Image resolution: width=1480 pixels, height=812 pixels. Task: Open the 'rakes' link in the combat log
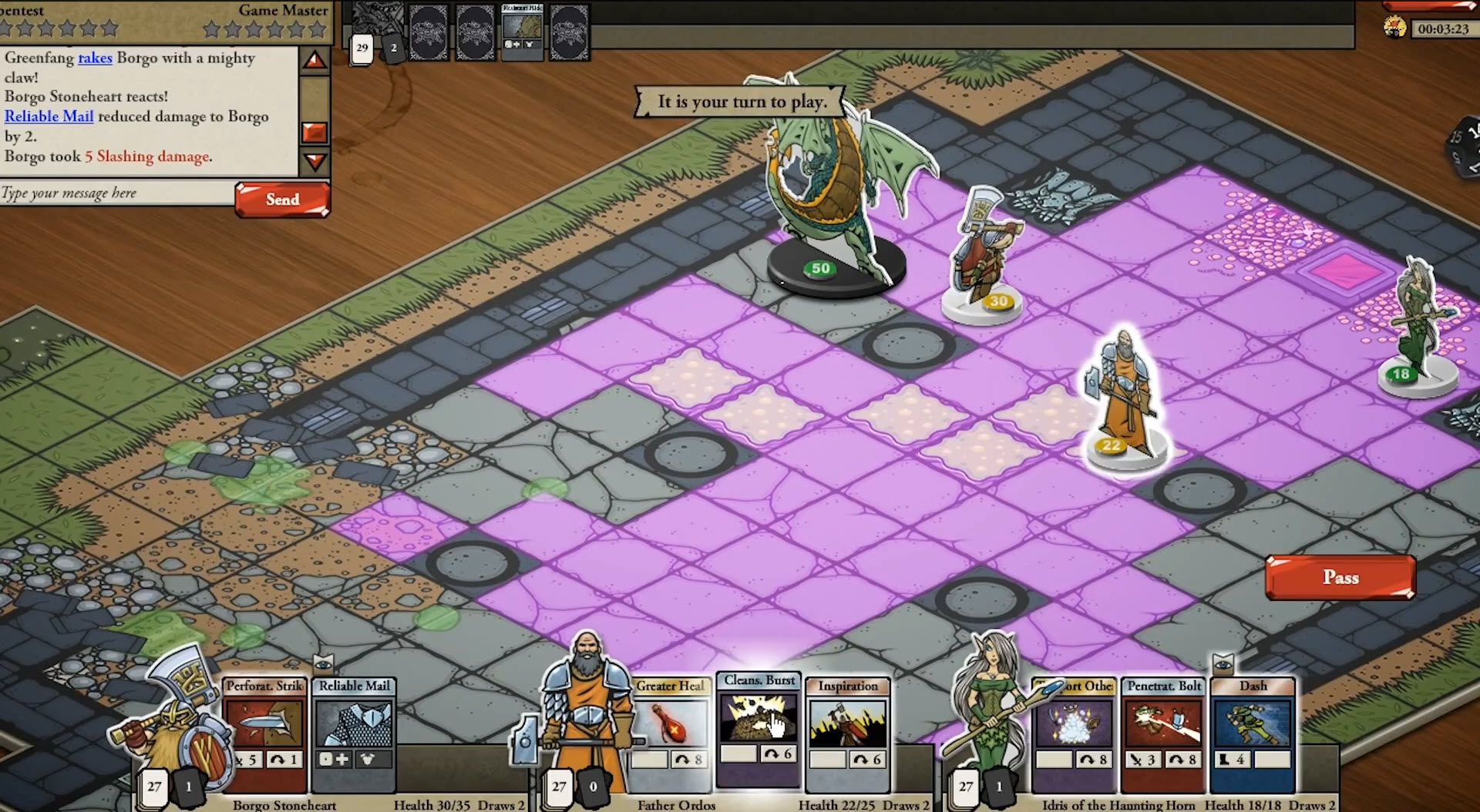(95, 58)
